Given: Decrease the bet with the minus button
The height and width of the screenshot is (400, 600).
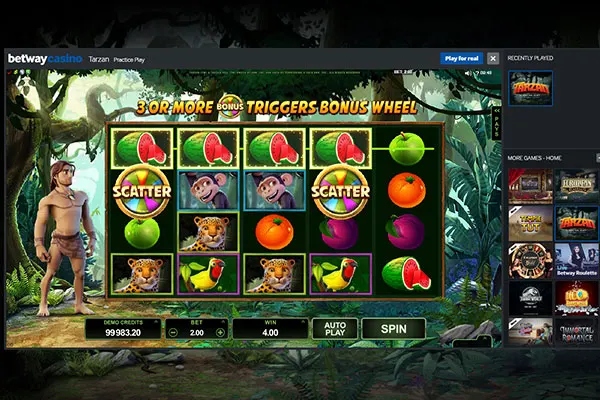Looking at the screenshot, I should 172,331.
